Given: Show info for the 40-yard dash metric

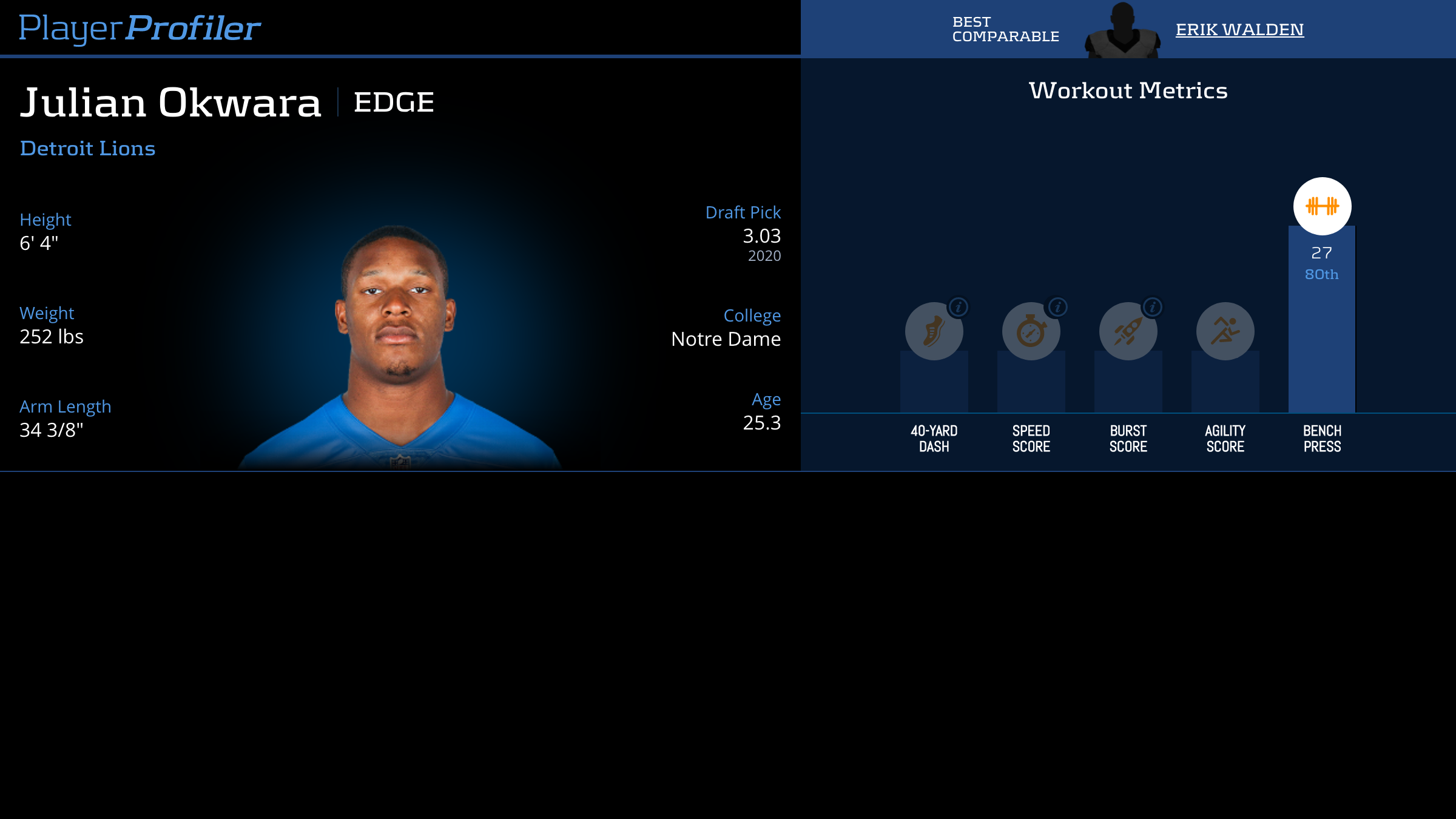Looking at the screenshot, I should click(x=959, y=307).
